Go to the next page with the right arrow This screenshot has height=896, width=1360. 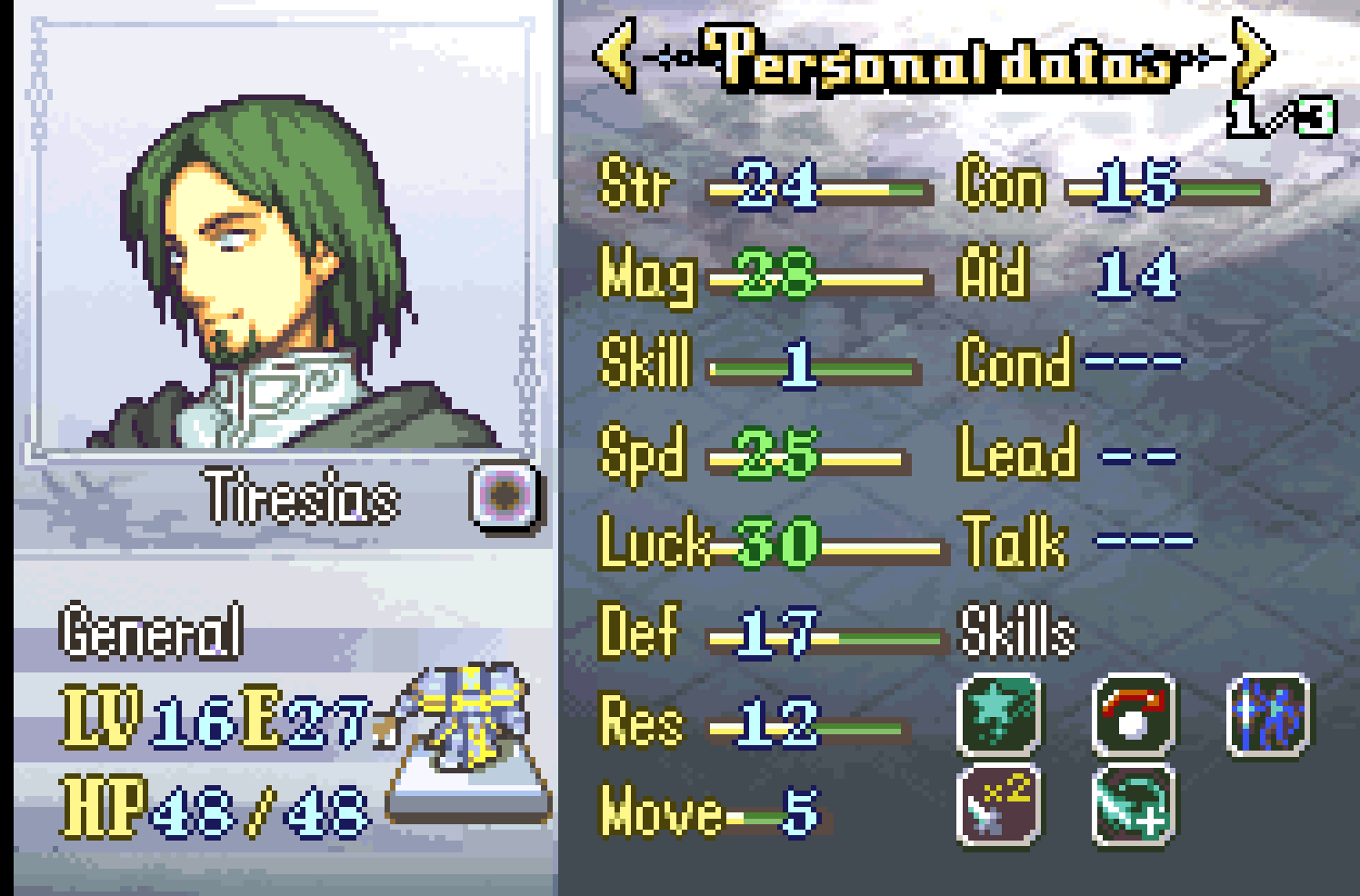(x=1254, y=56)
